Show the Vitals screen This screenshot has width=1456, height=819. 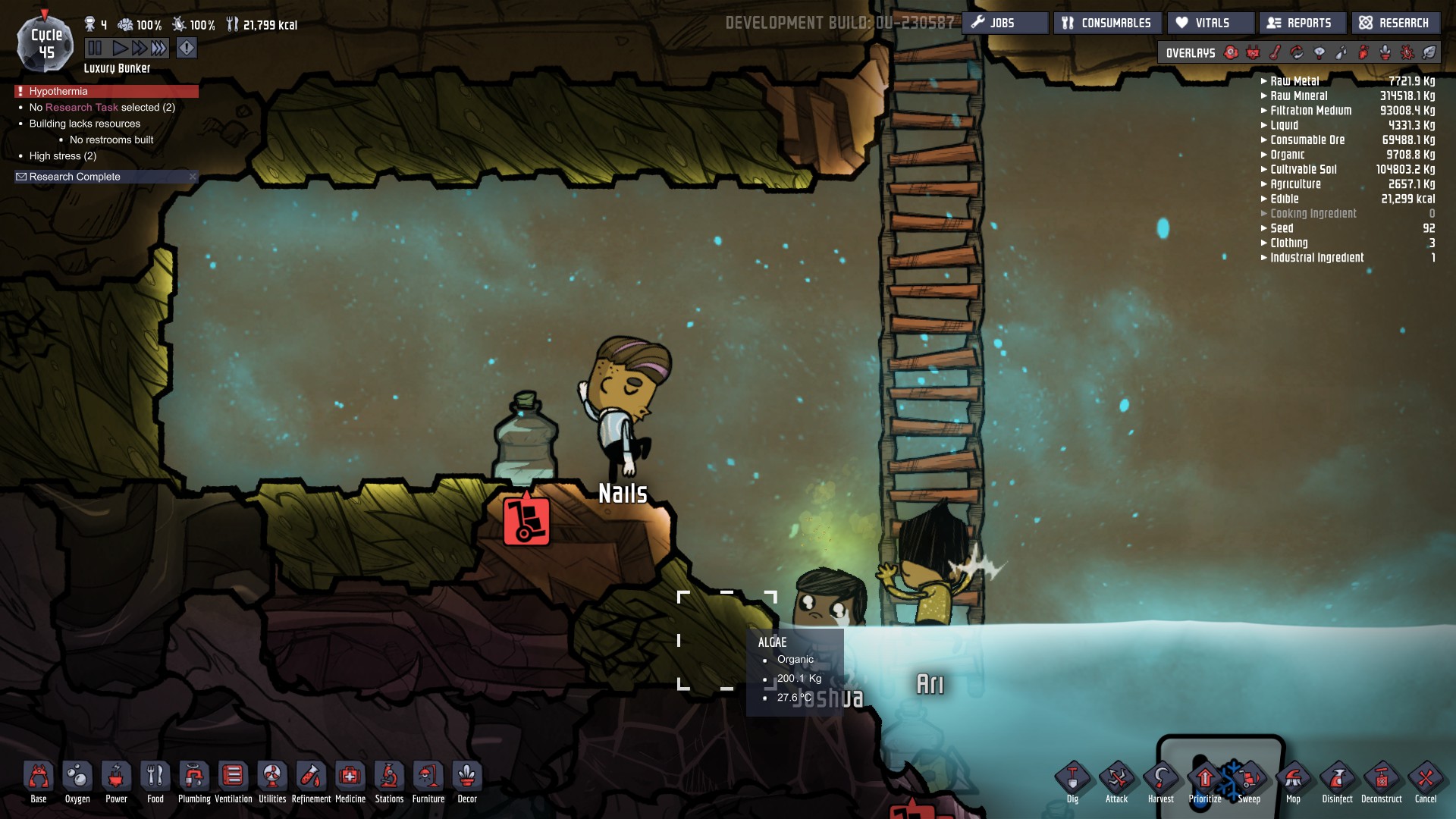coord(1211,23)
